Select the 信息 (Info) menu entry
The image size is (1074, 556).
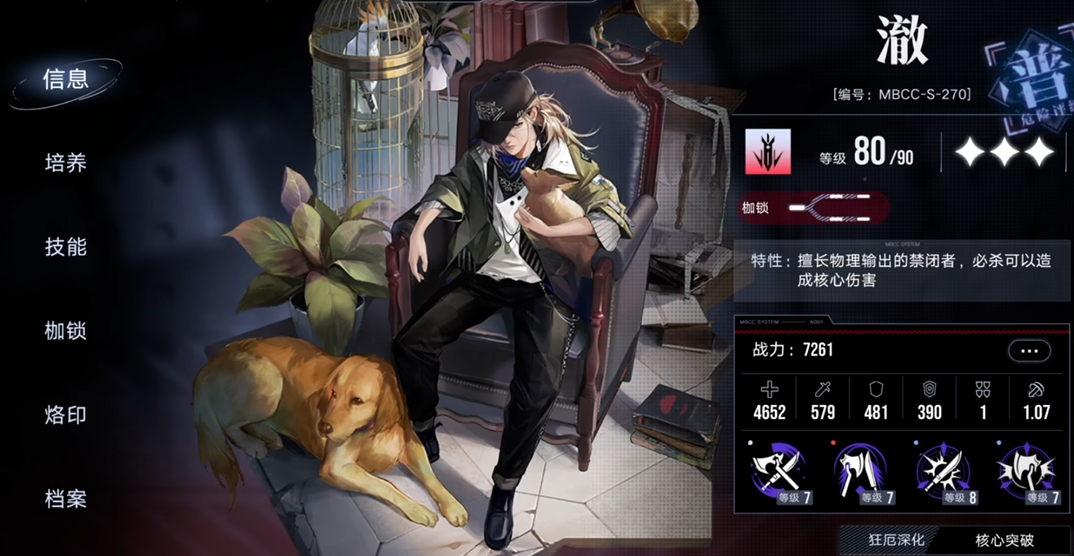[66, 80]
